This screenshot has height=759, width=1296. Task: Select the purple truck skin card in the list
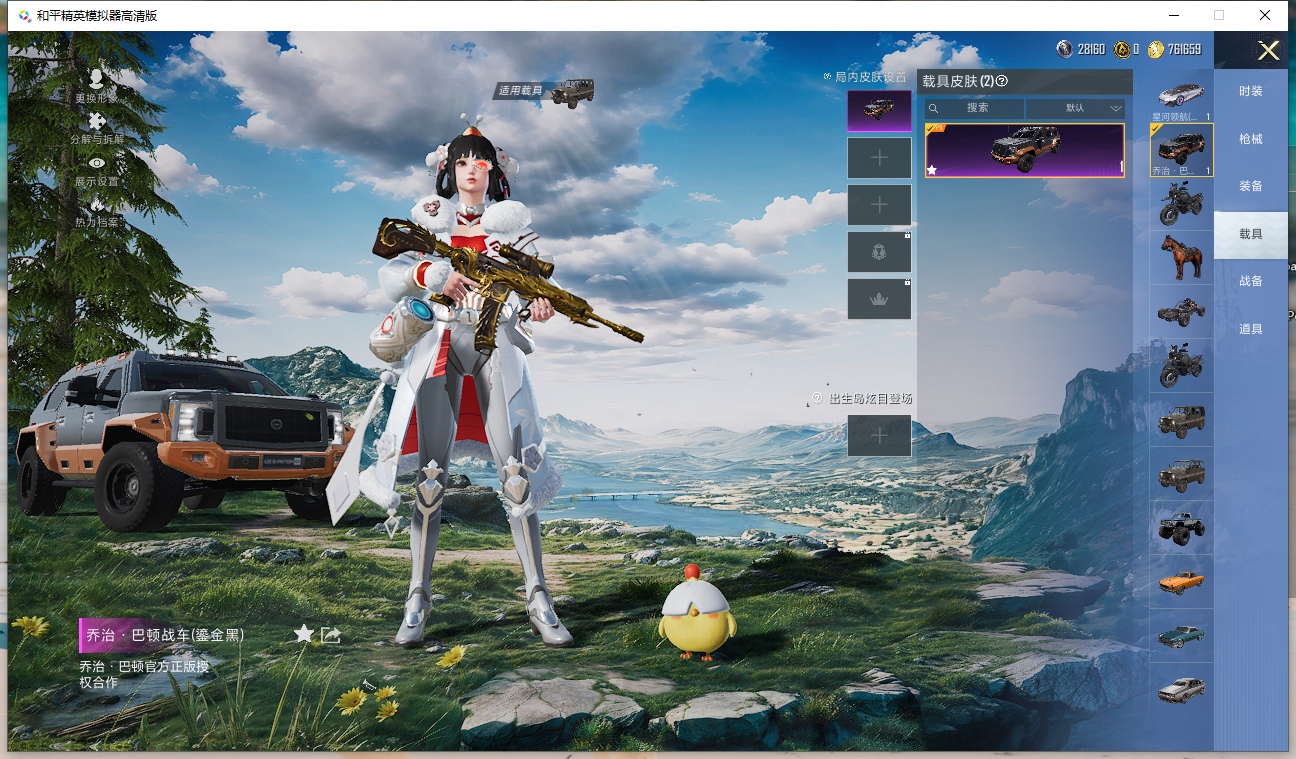pyautogui.click(x=1024, y=150)
